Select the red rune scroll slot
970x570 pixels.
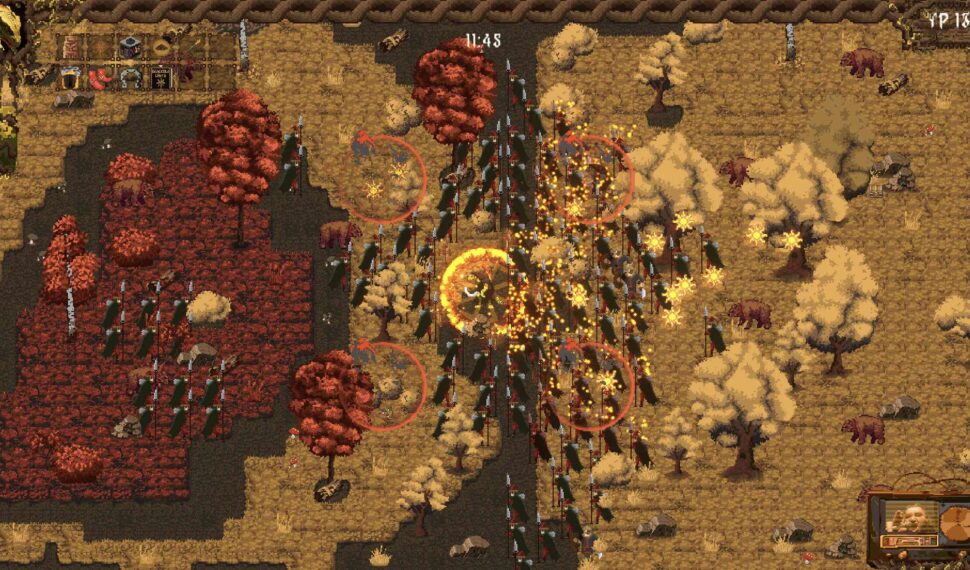71,47
